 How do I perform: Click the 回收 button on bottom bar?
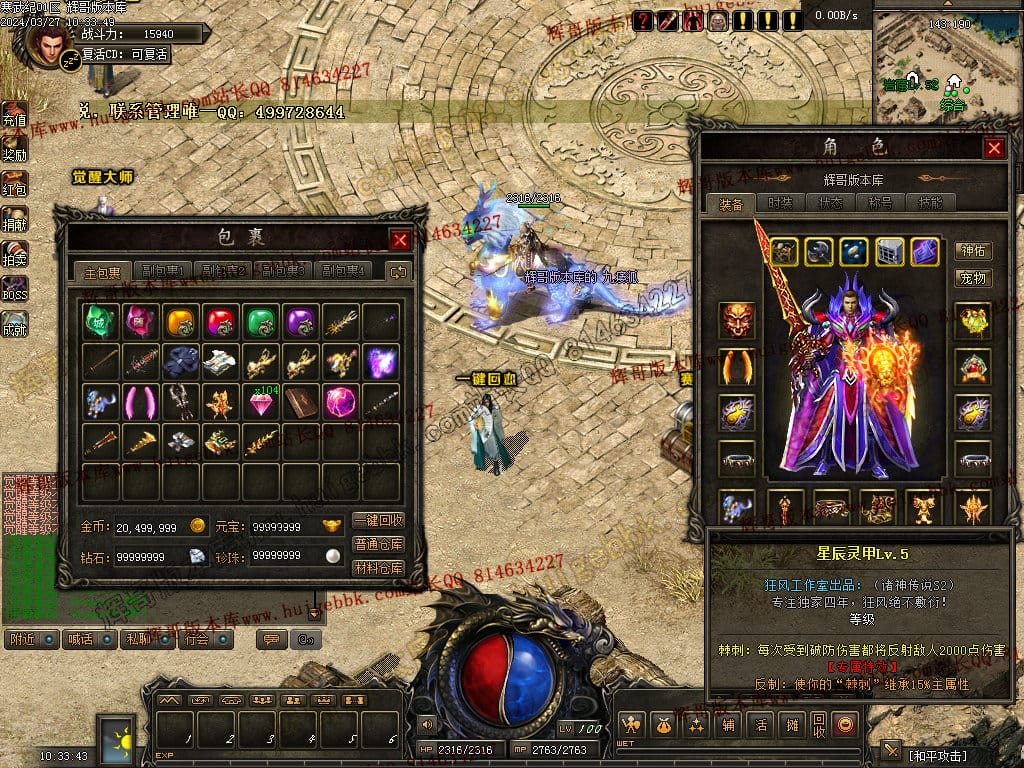point(819,724)
